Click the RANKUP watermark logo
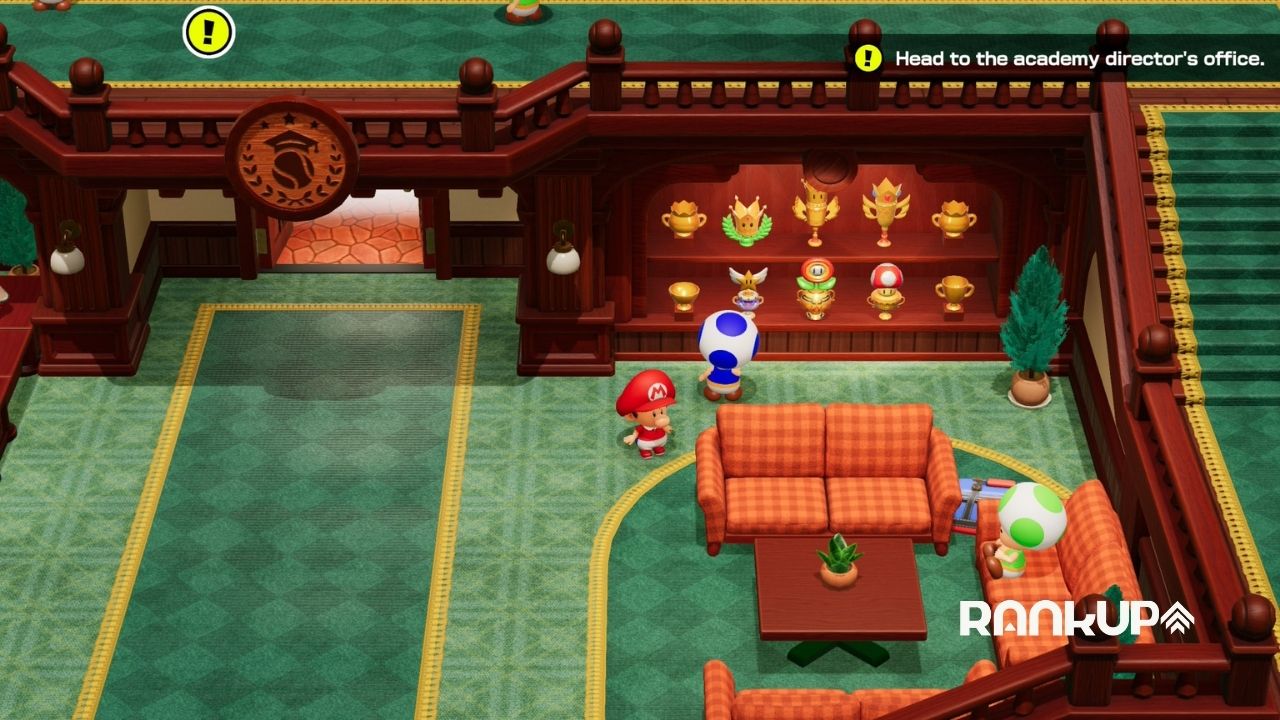Image resolution: width=1280 pixels, height=720 pixels. pyautogui.click(x=1076, y=619)
